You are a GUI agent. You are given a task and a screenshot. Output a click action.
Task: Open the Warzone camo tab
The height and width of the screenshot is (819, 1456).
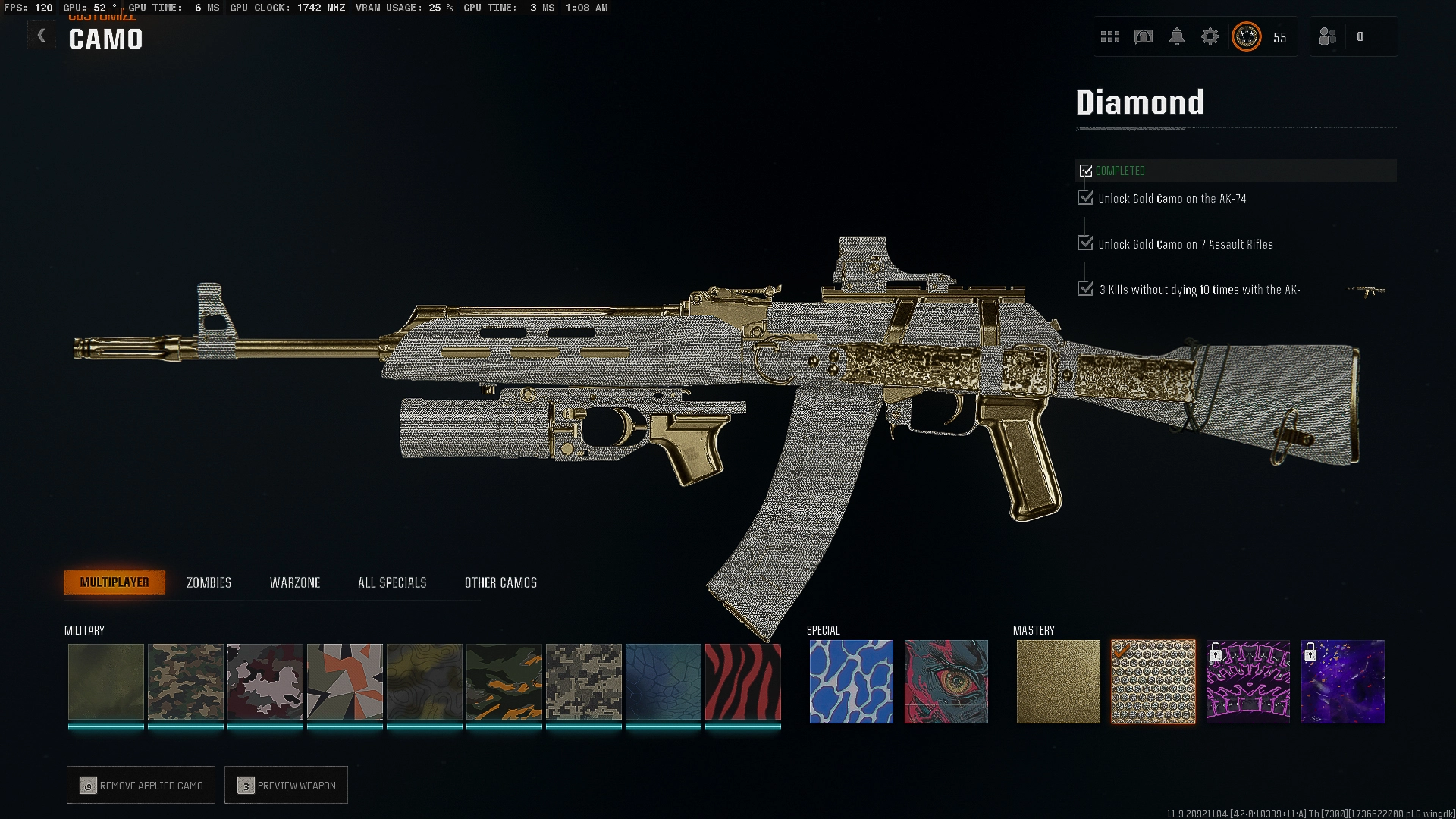pyautogui.click(x=295, y=582)
